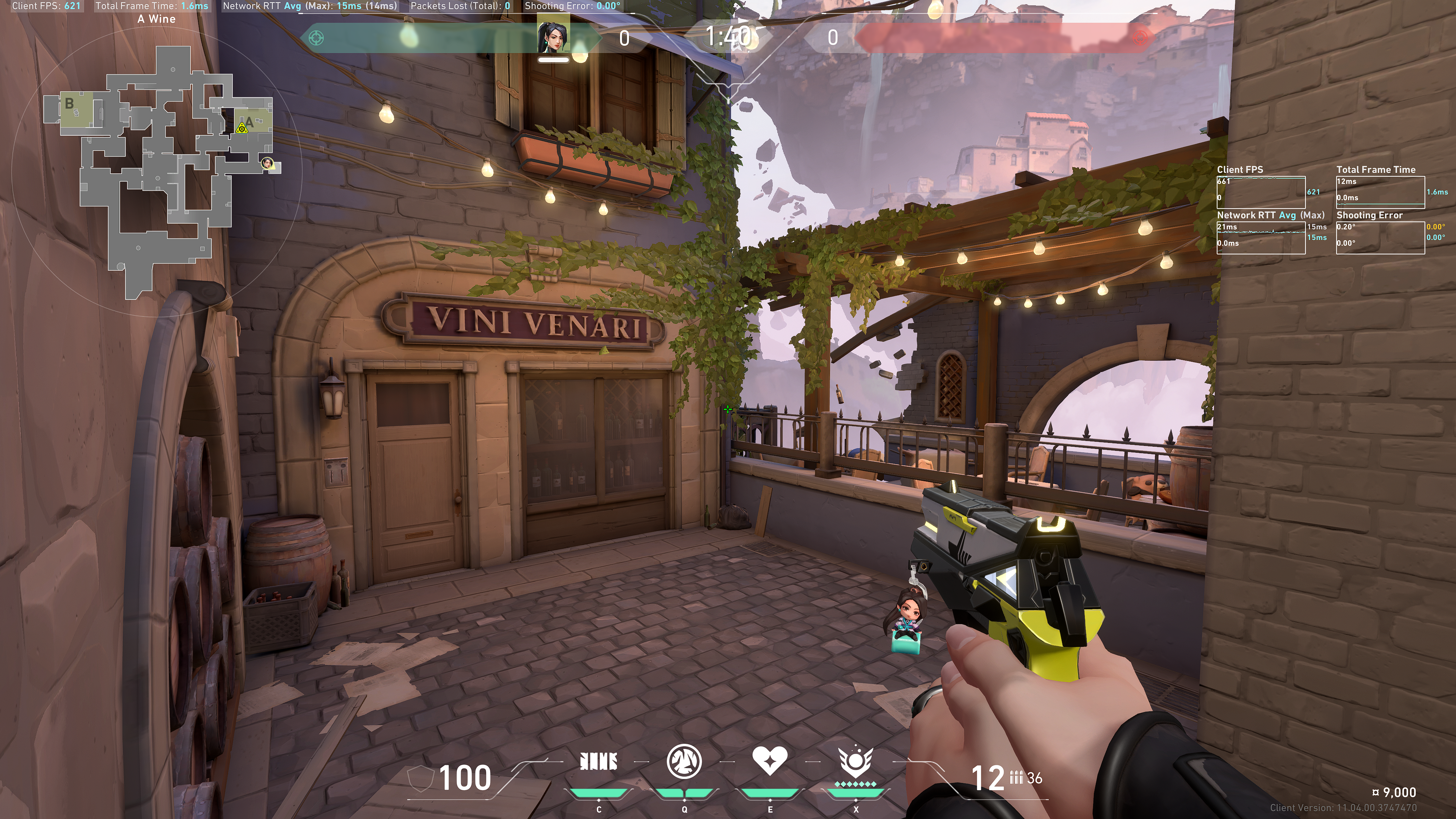Viewport: 1456px width, 819px height.
Task: Trigger the Resurrection ultimate icon
Action: click(x=856, y=761)
